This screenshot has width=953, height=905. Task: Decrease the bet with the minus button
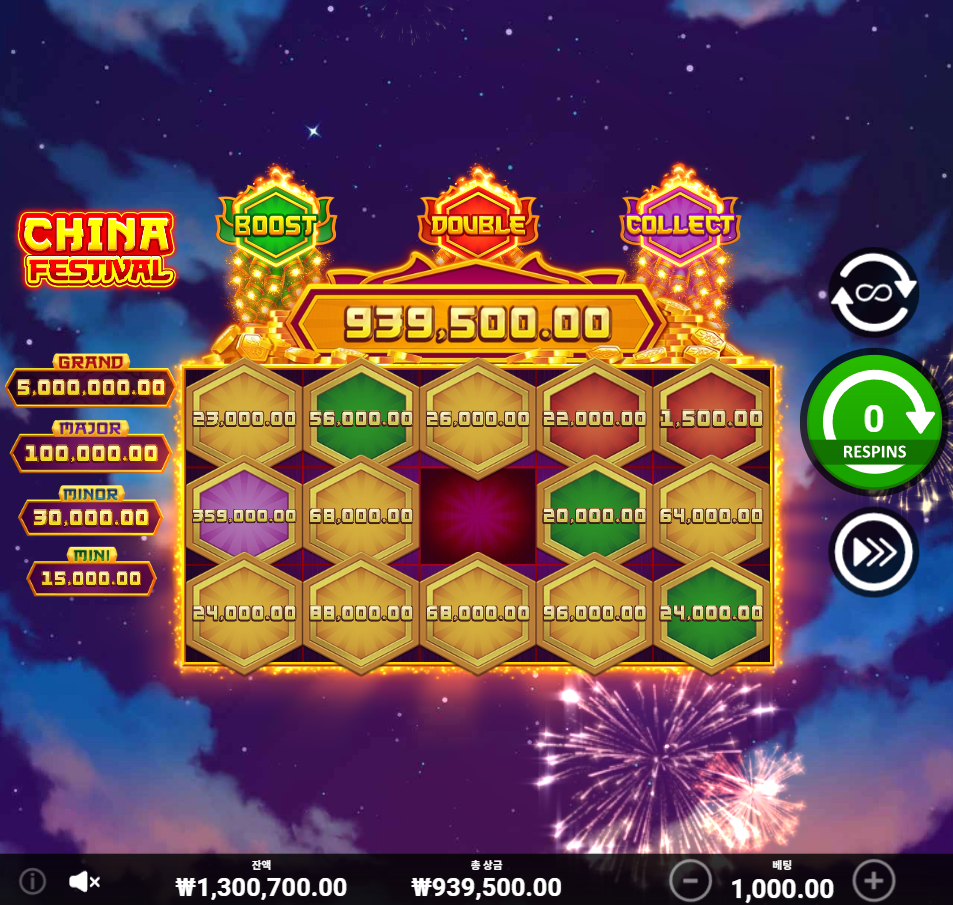click(x=690, y=881)
